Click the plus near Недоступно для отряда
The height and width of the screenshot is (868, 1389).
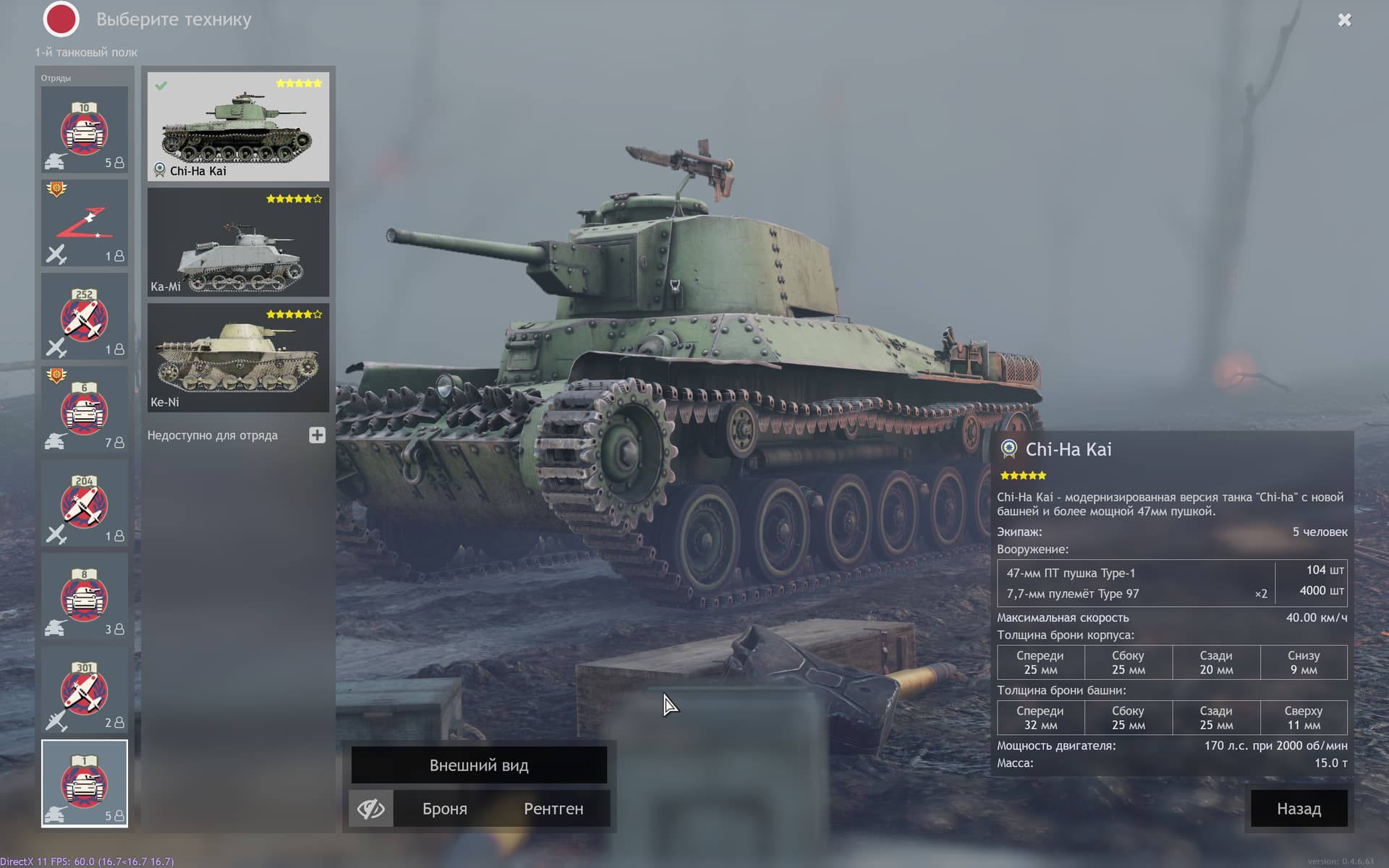point(316,435)
